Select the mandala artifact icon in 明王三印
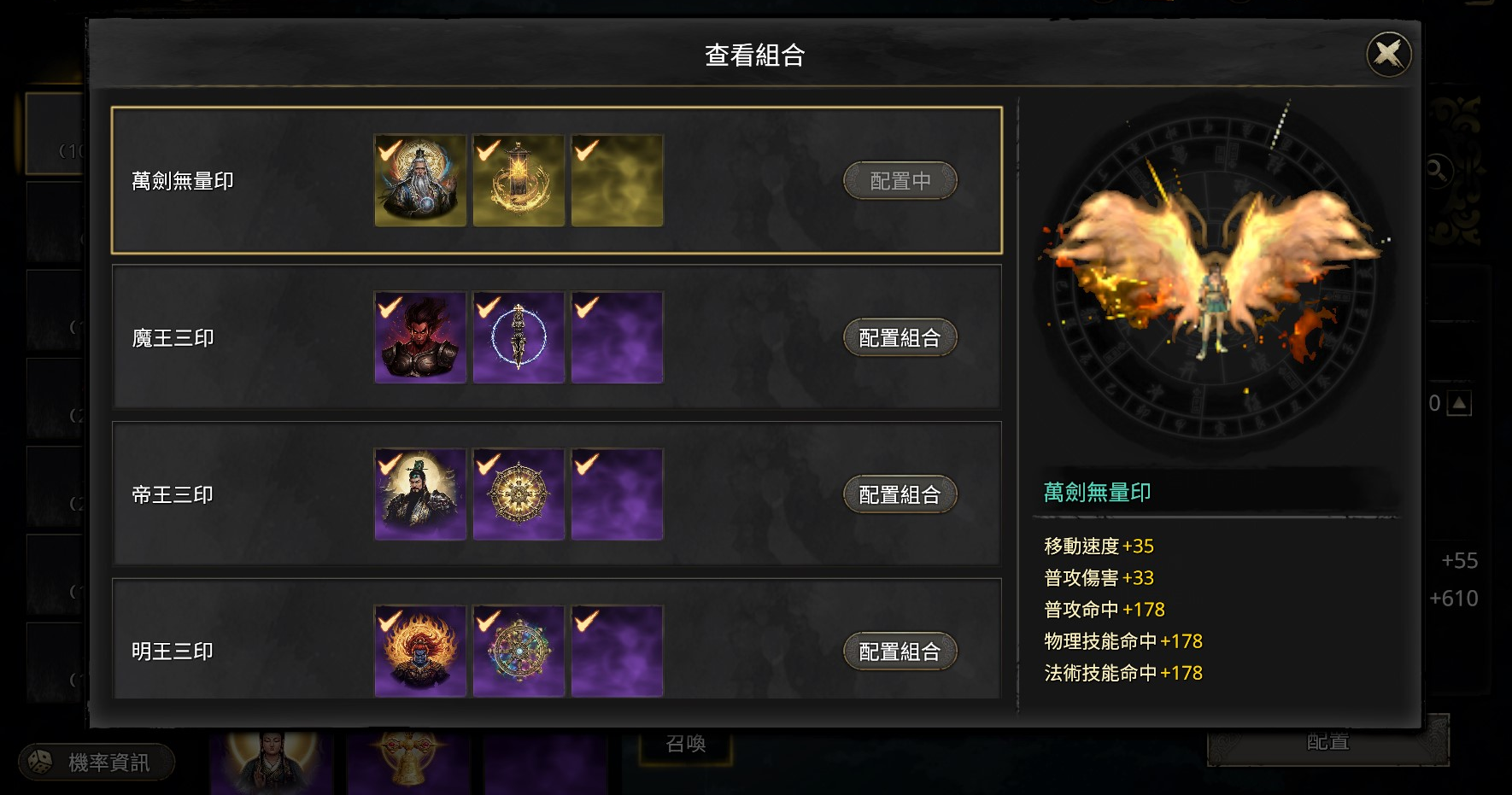1512x795 pixels. [x=519, y=652]
